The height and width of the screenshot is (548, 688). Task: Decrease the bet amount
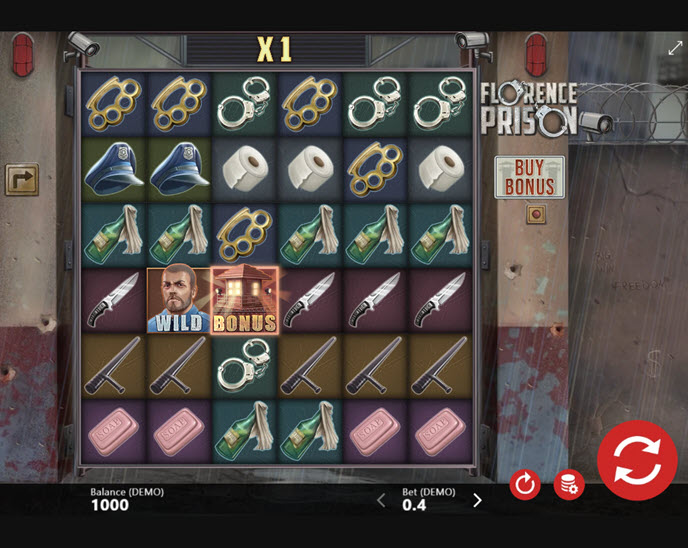click(381, 500)
